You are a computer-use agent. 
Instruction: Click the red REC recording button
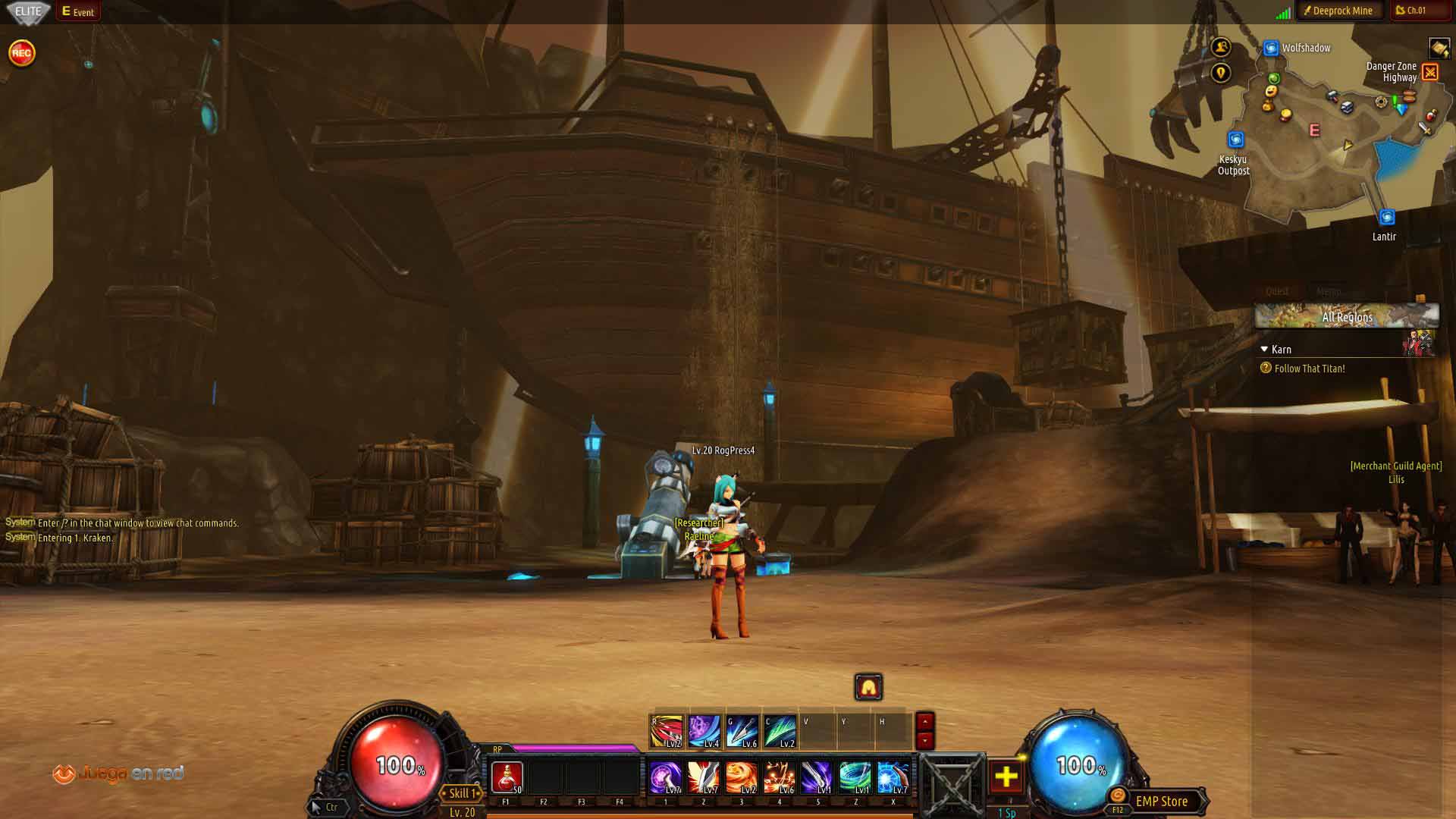point(21,53)
